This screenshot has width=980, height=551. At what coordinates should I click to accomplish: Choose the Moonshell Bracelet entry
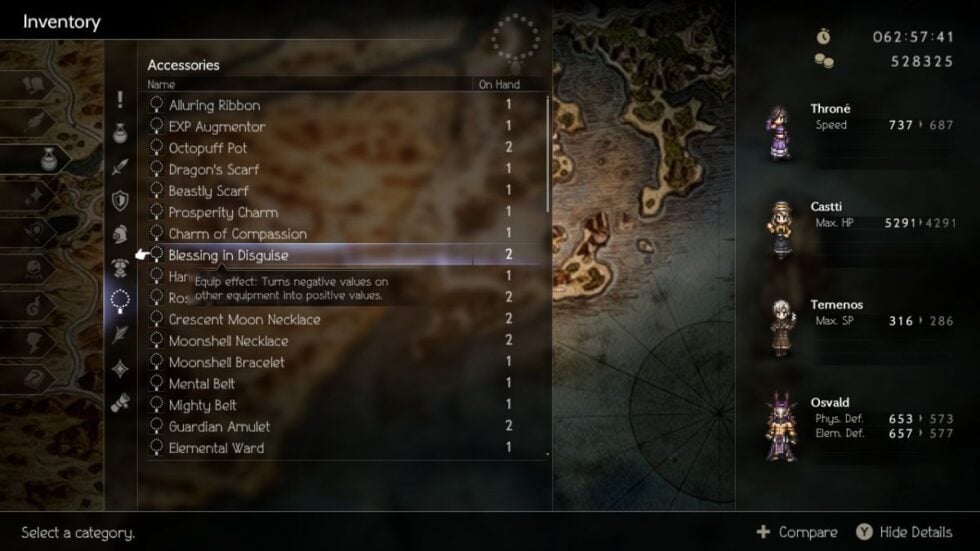[226, 362]
